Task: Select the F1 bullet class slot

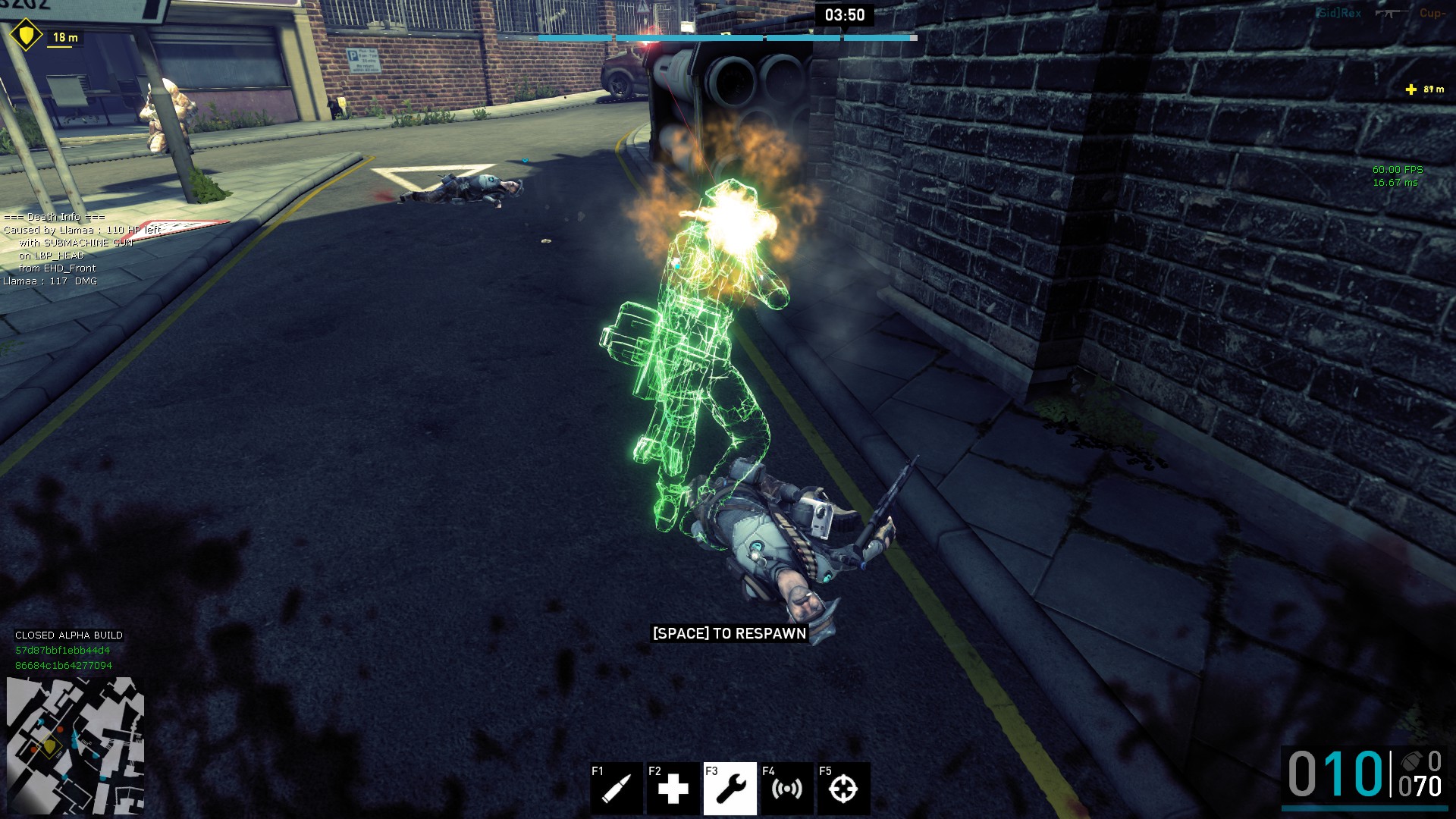Action: [x=616, y=789]
